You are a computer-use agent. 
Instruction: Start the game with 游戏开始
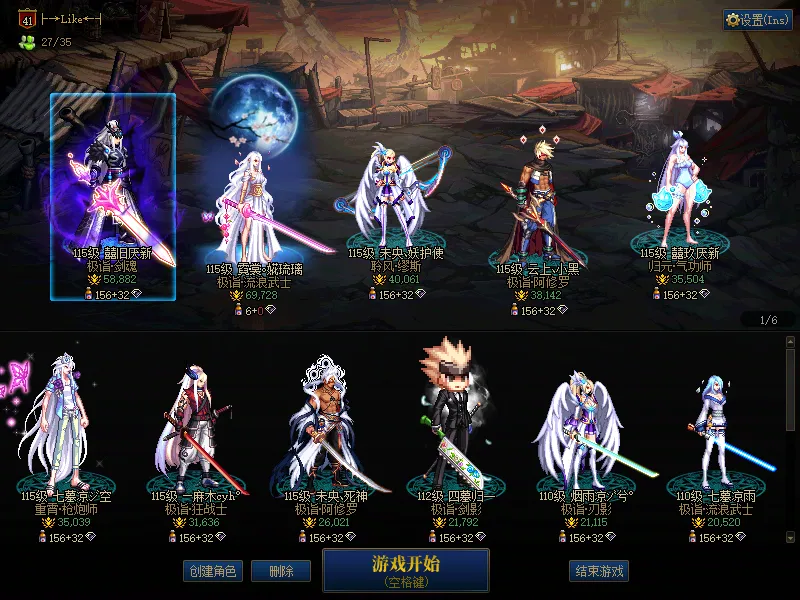[405, 569]
